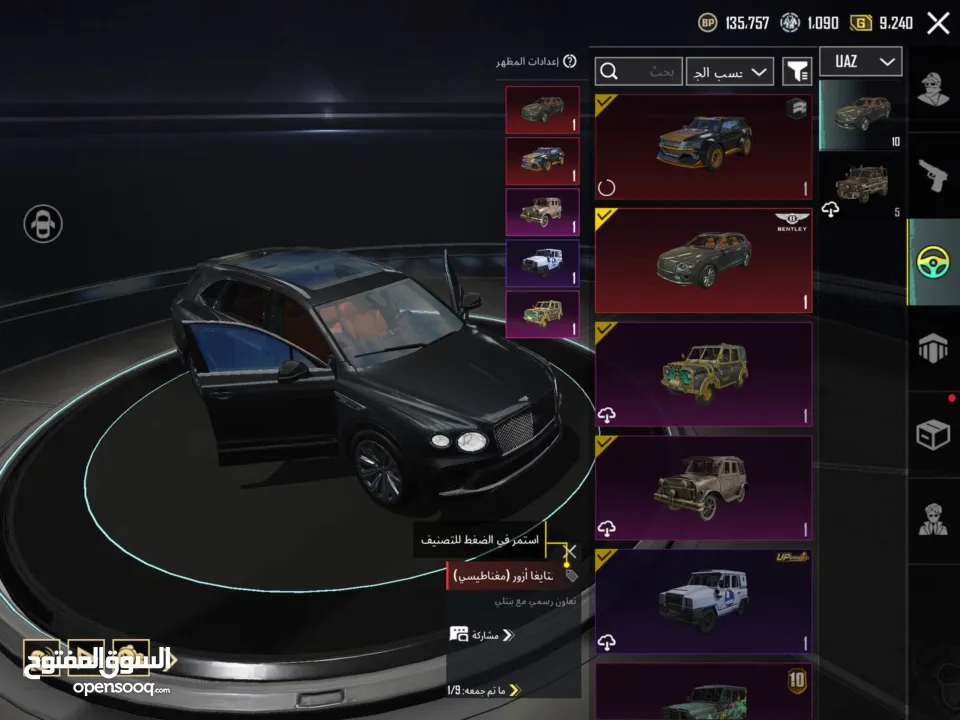
Task: Close the inventory screen
Action: coord(938,23)
